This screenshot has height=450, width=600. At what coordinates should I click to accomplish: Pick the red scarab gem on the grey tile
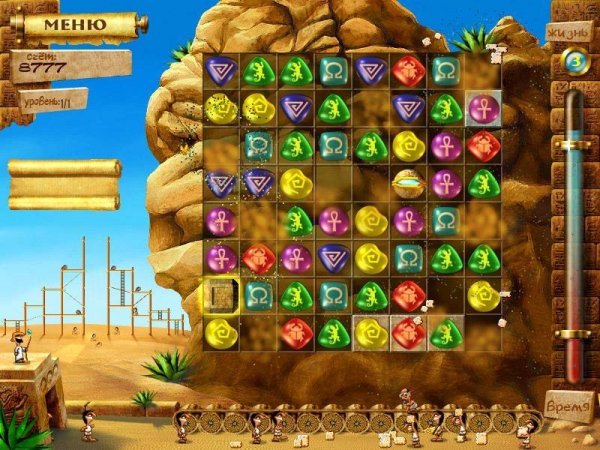(x=407, y=332)
